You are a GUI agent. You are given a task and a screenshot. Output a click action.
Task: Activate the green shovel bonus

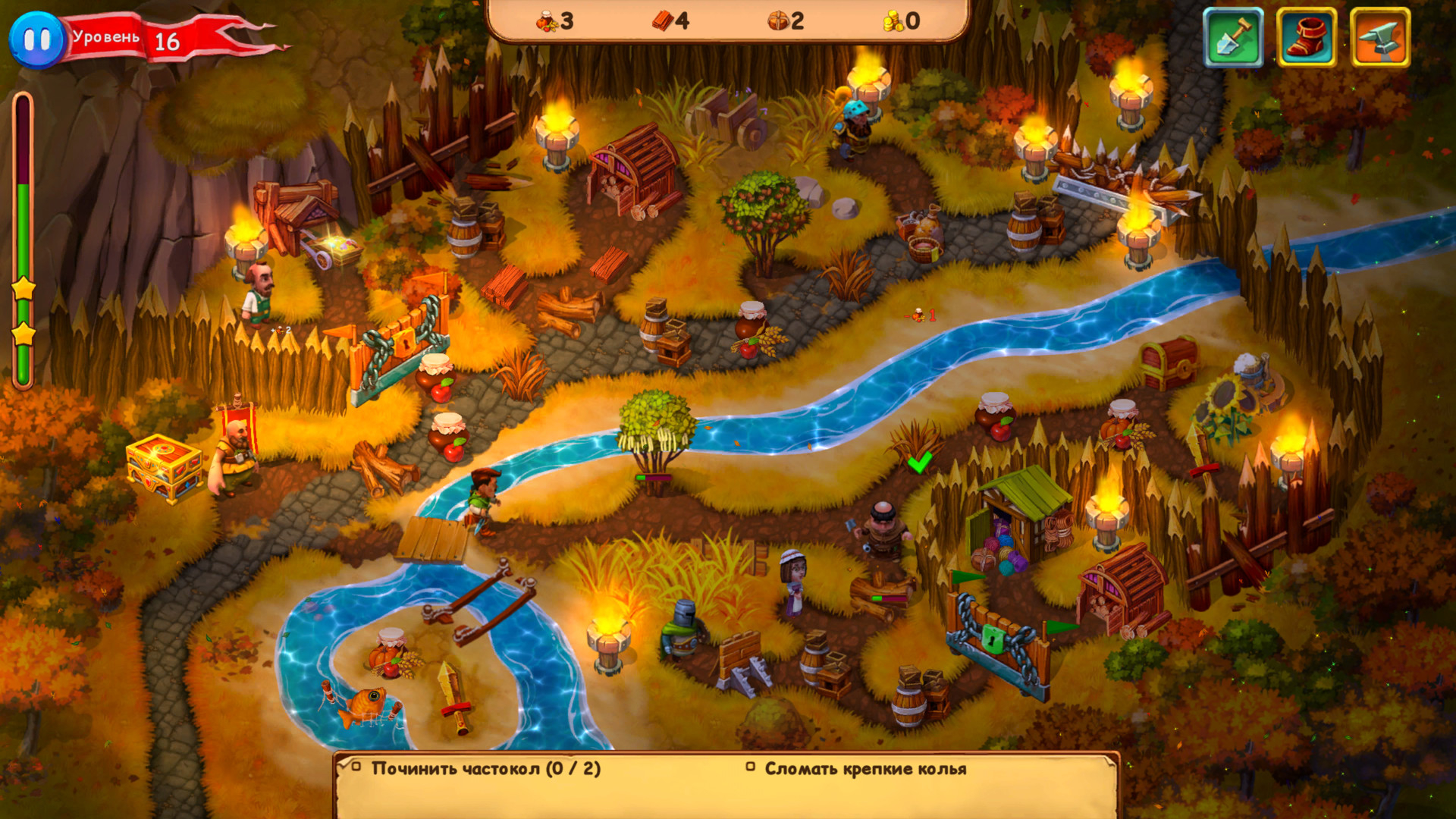[x=1233, y=38]
